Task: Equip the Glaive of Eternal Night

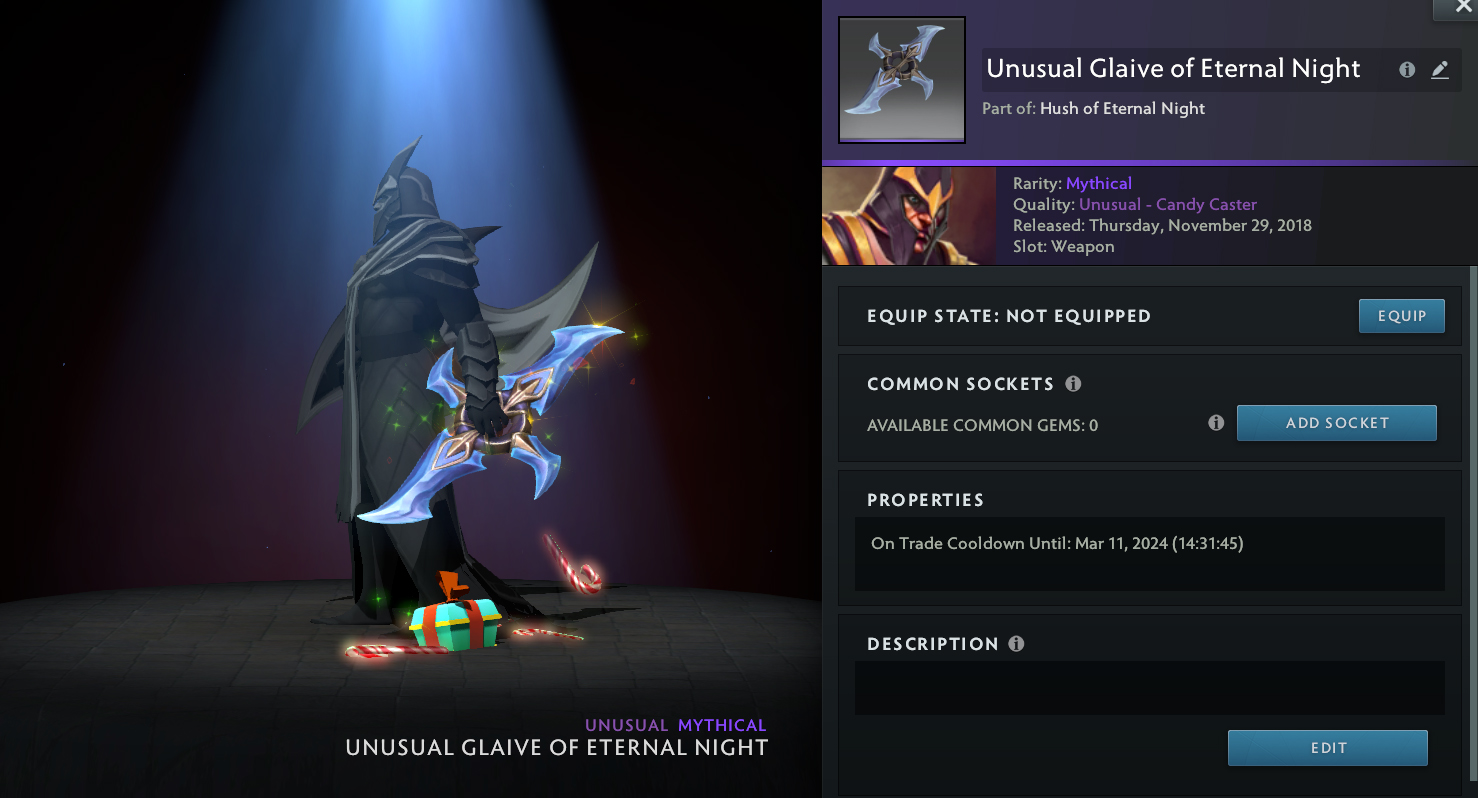Action: [x=1401, y=316]
